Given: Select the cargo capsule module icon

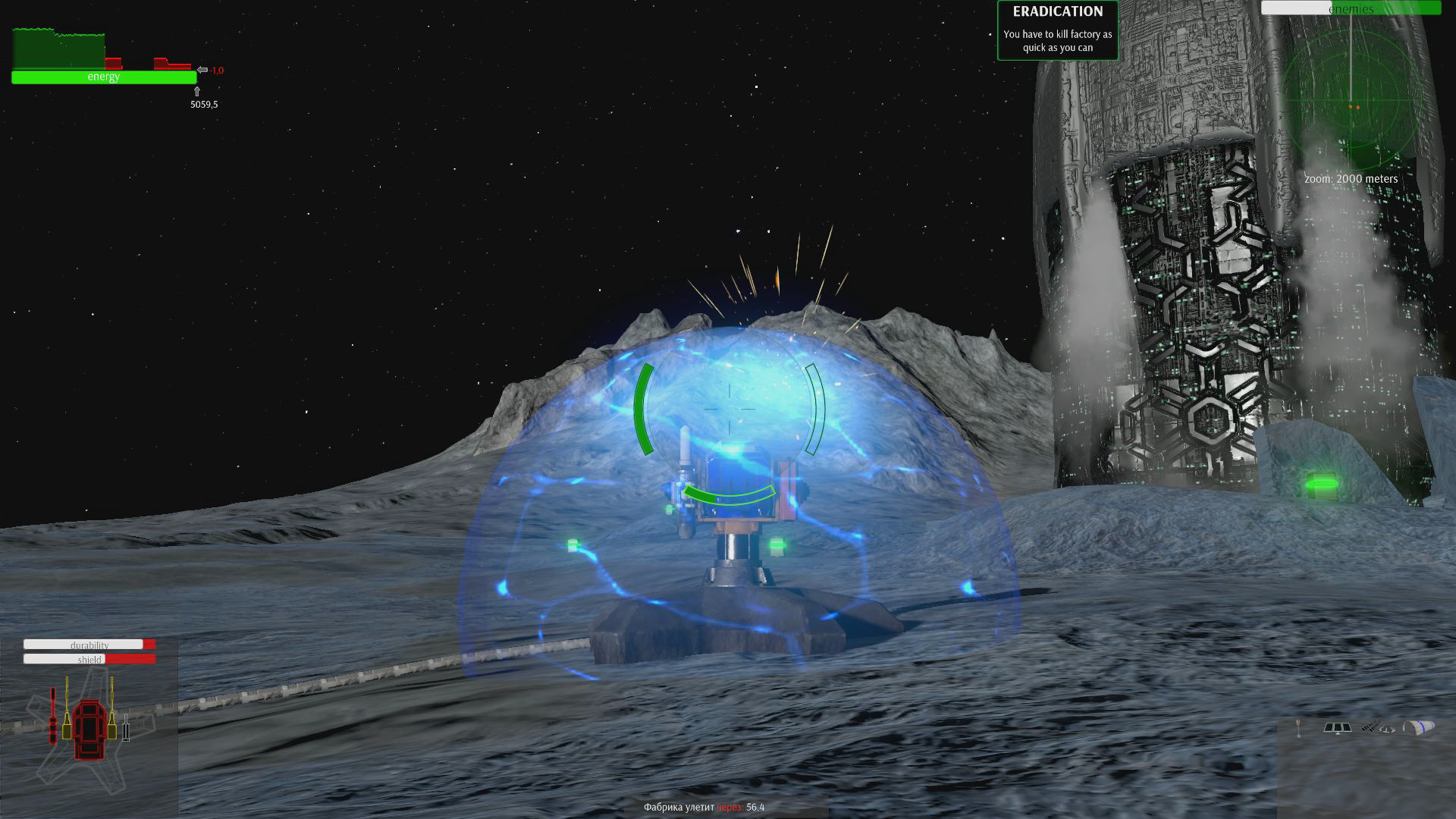Looking at the screenshot, I should click(x=1417, y=726).
